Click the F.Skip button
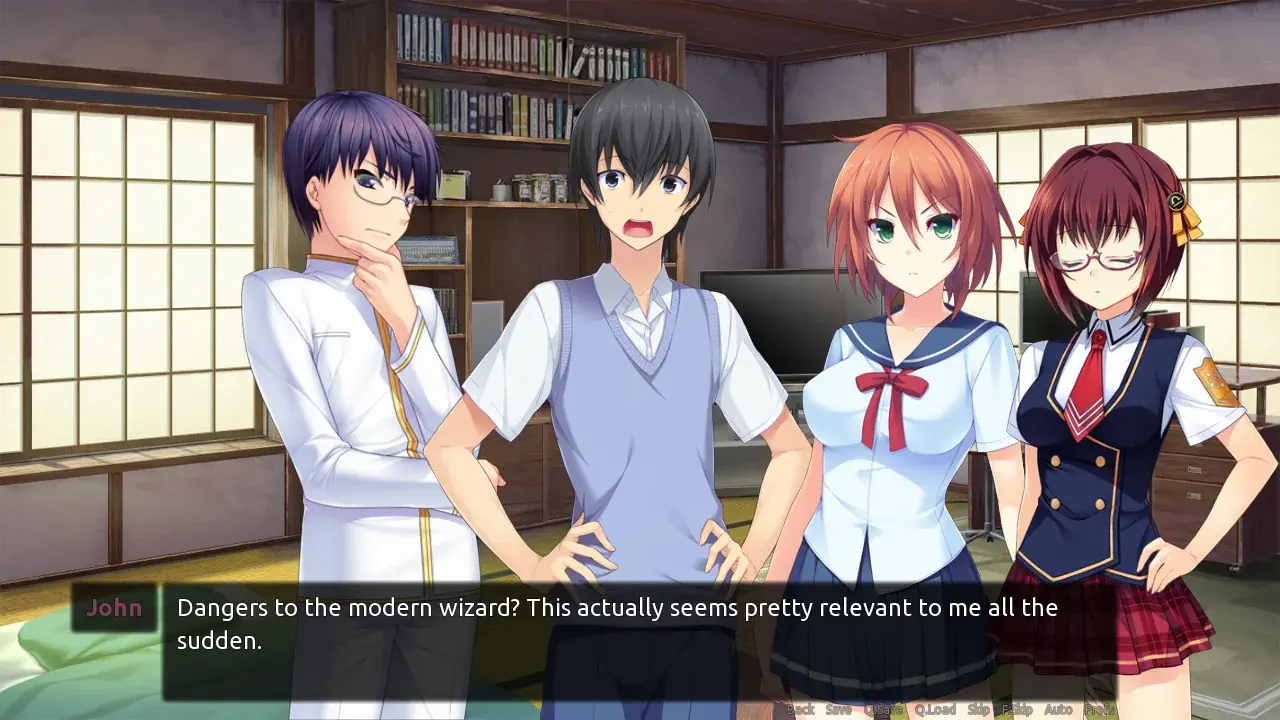1280x720 pixels. click(1017, 710)
